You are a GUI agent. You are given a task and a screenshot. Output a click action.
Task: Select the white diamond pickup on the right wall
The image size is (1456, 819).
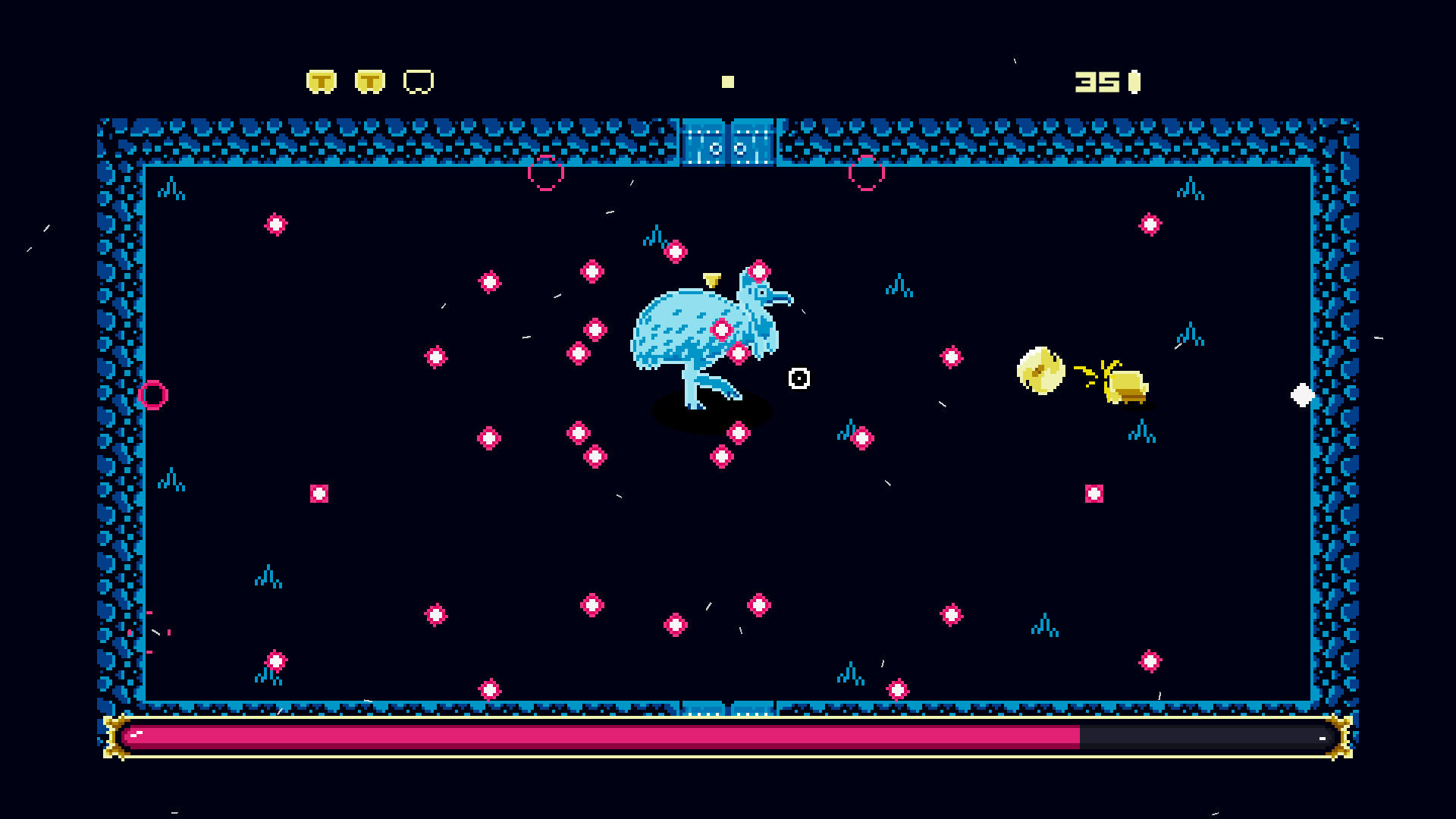(1303, 394)
